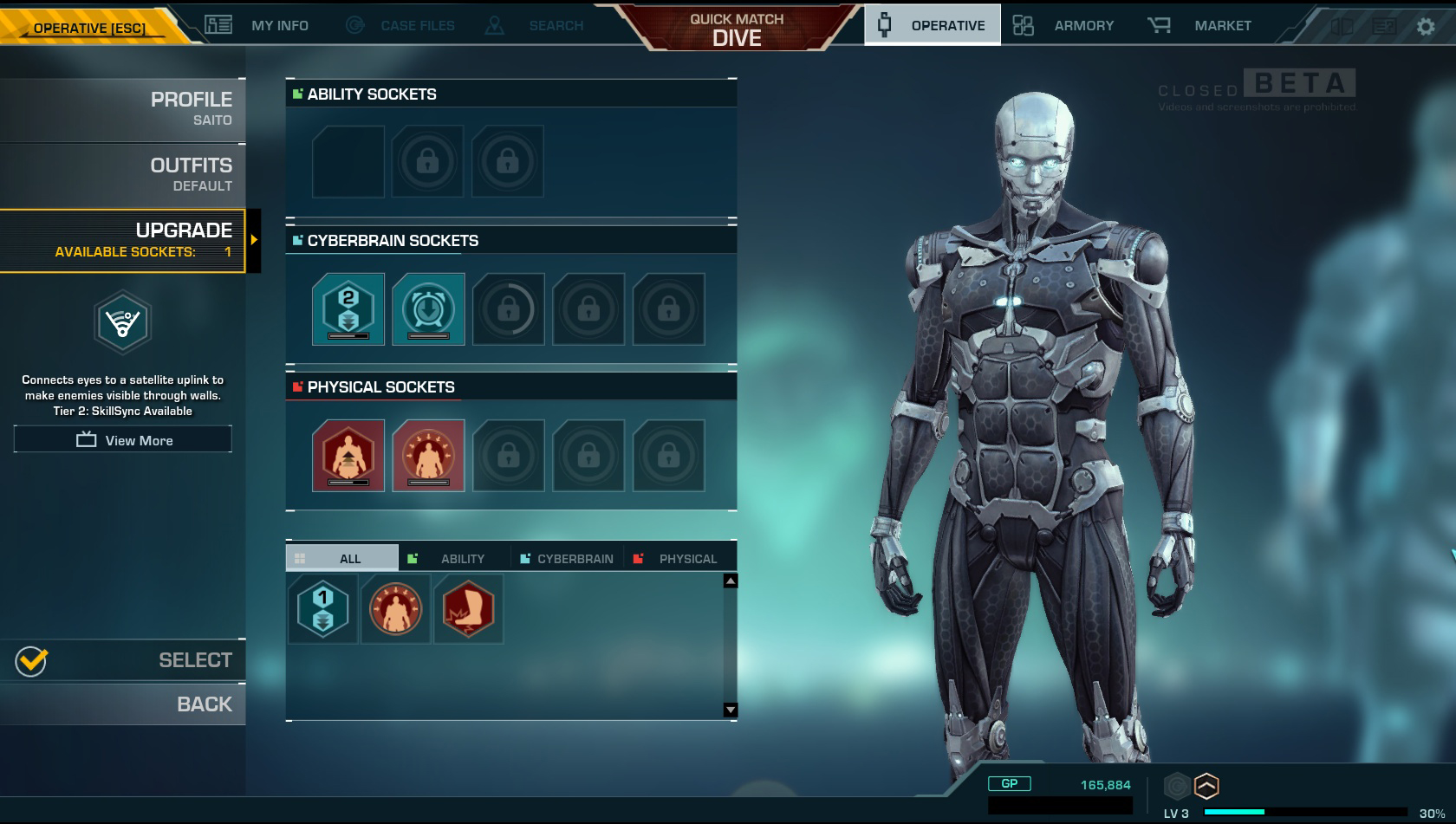Pick the tier 1 cyberbrain chip in inventory
The width and height of the screenshot is (1456, 824).
click(322, 608)
